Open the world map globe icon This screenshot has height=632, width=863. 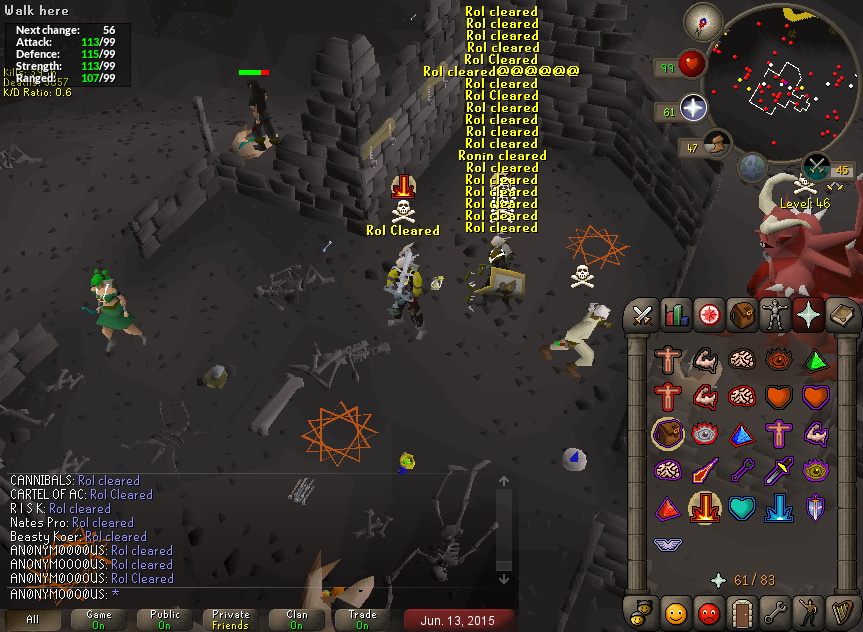click(x=753, y=166)
